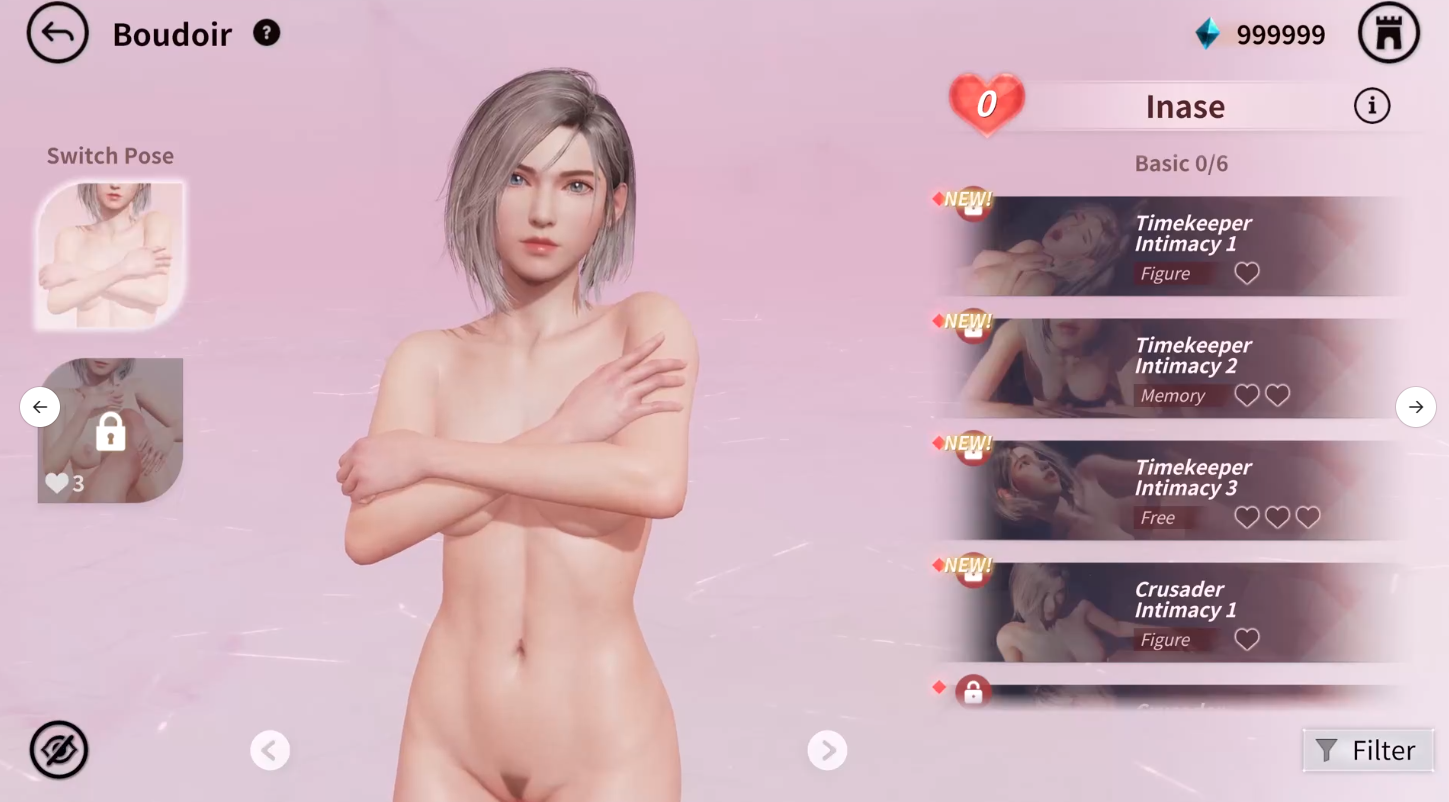This screenshot has height=802, width=1449.
Task: Tap the NEW badge on Timekeeper Intimacy 1
Action: (968, 199)
